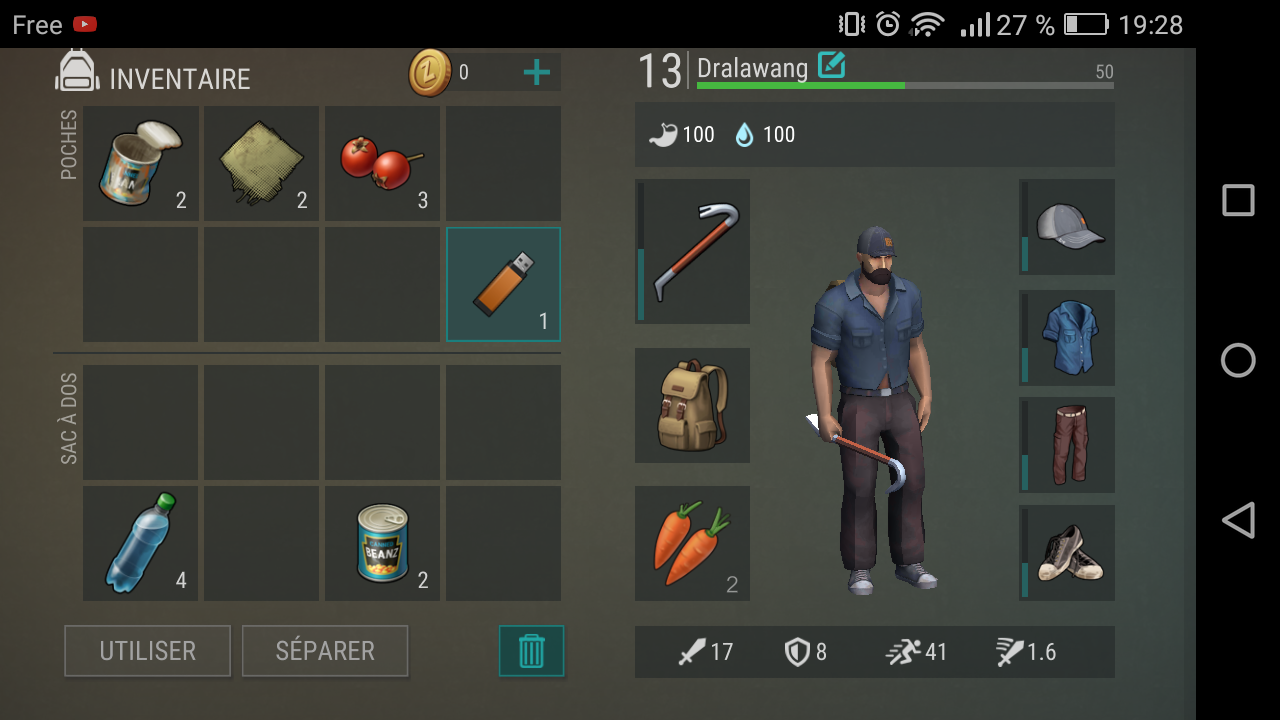Choose the blue shirt equipment slot
The height and width of the screenshot is (720, 1280).
pos(1067,338)
